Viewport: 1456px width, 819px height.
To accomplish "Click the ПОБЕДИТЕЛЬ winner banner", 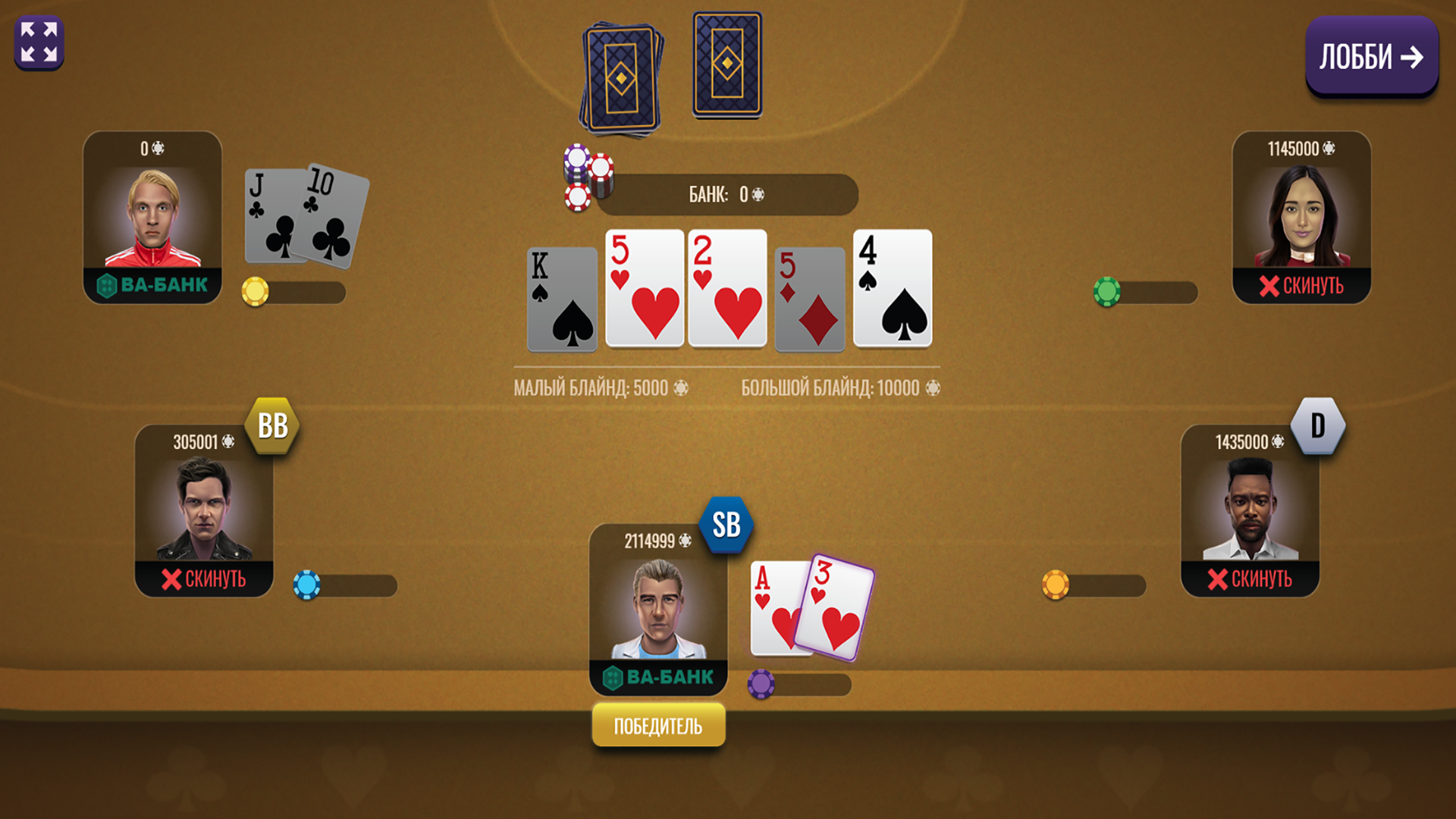I will [x=658, y=724].
